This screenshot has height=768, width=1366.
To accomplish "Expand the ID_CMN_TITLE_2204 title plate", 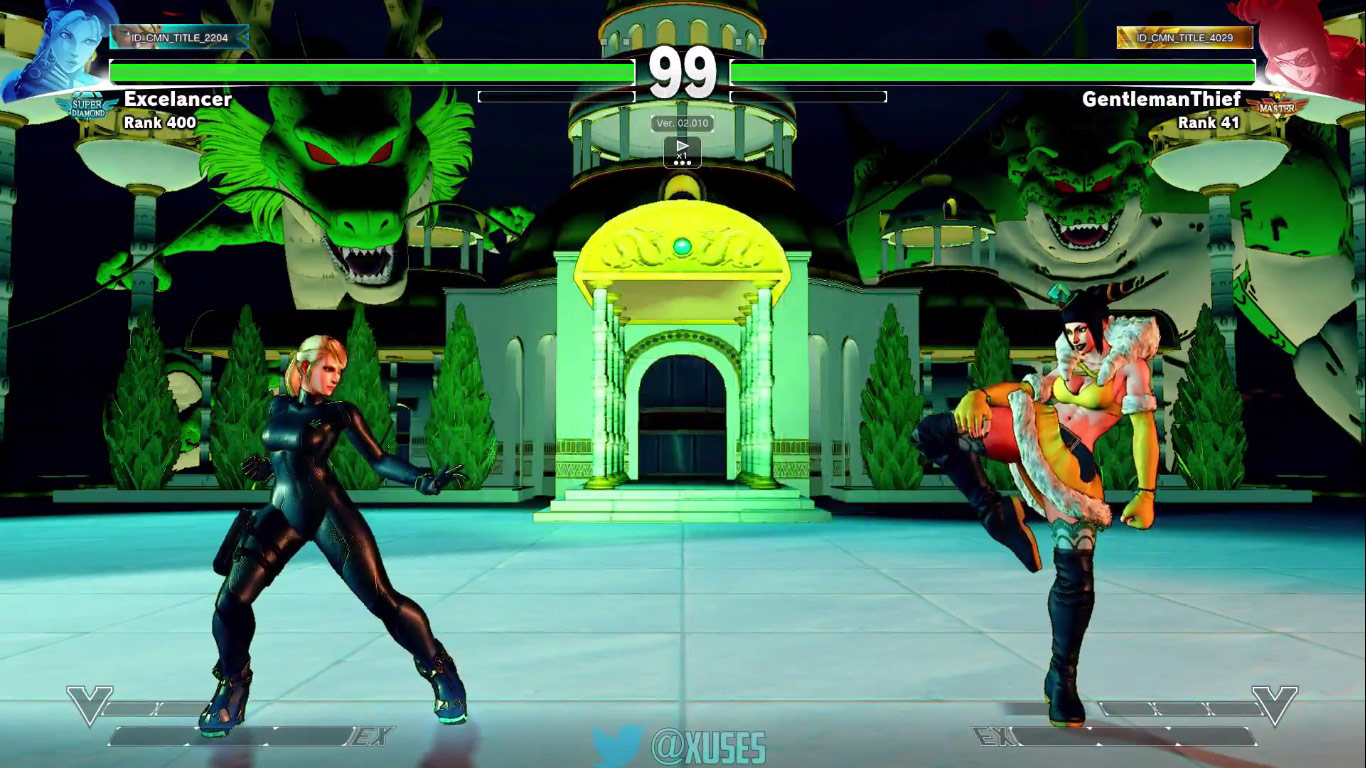I will [x=179, y=35].
